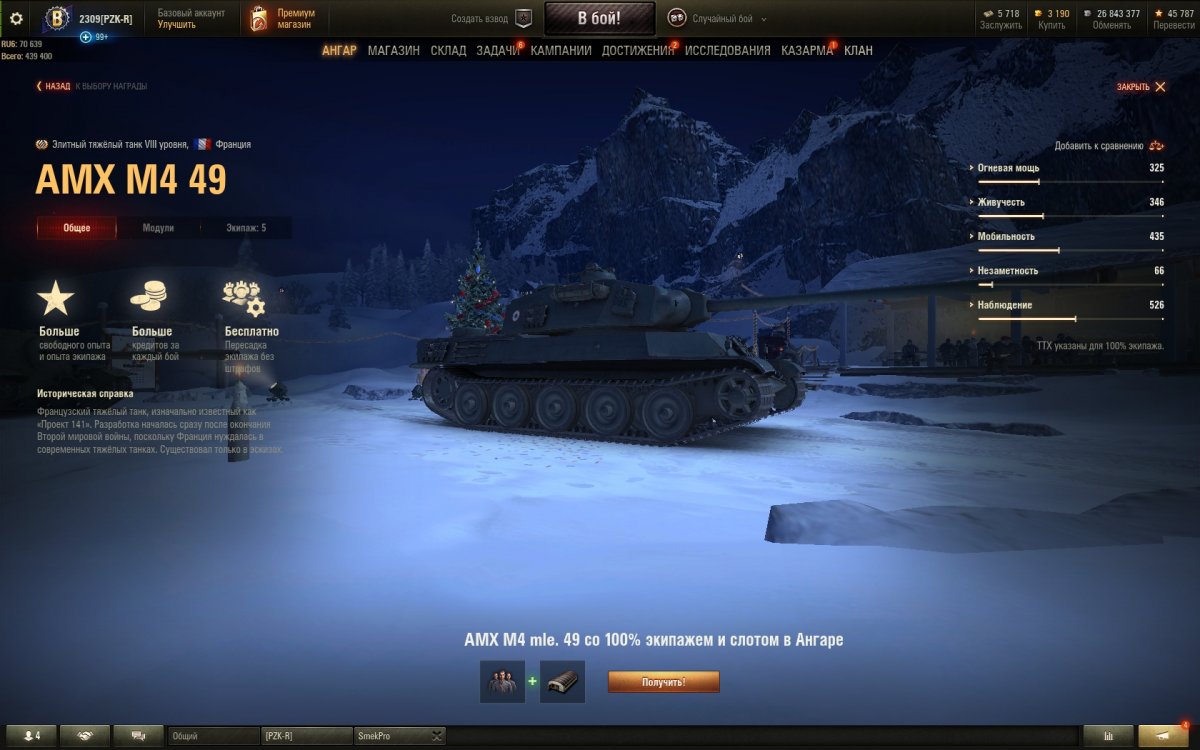Screen dimensions: 1200x750
Task: Go to the Казарма section
Action: pyautogui.click(x=806, y=50)
